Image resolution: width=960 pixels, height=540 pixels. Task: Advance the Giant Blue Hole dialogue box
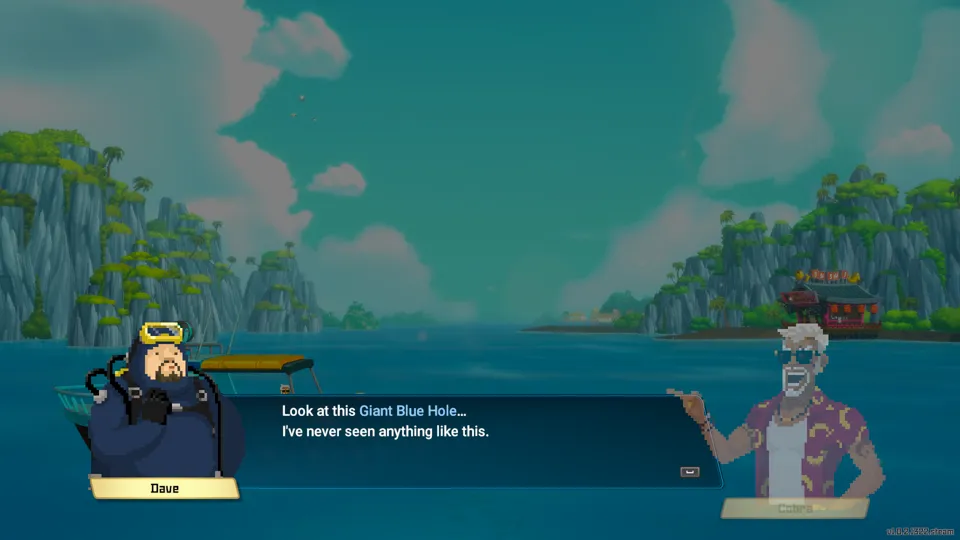[x=689, y=472]
